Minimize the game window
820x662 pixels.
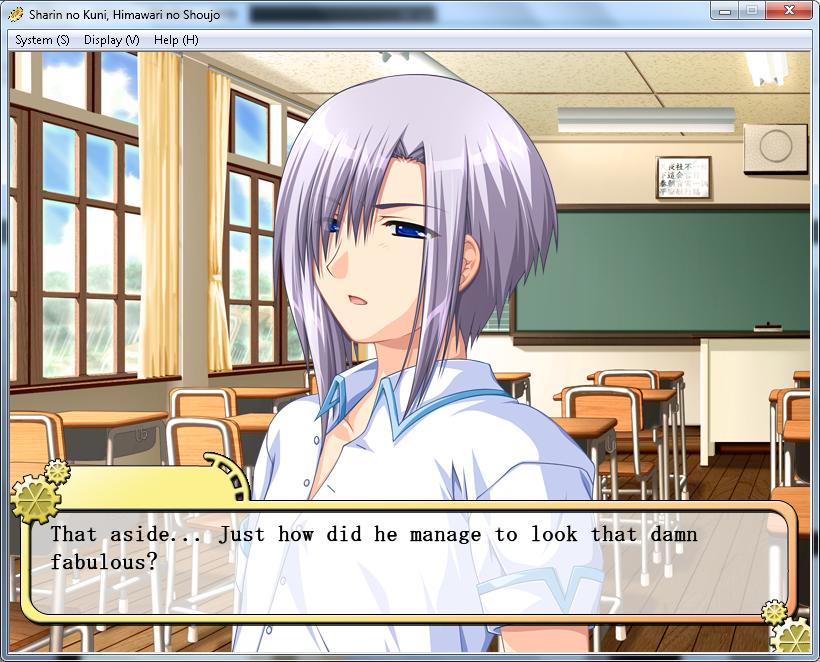(x=726, y=11)
